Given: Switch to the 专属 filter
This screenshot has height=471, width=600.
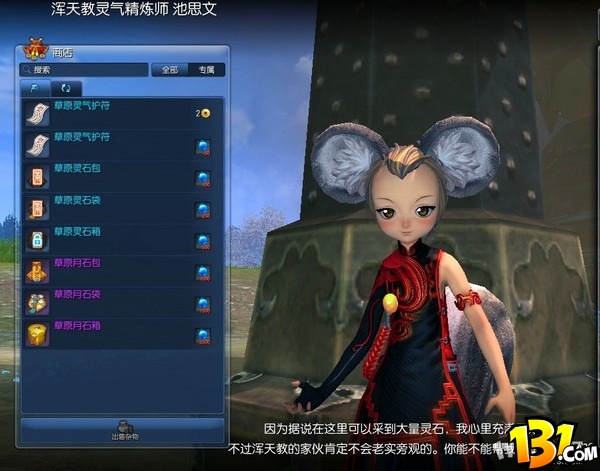Looking at the screenshot, I should pos(207,71).
